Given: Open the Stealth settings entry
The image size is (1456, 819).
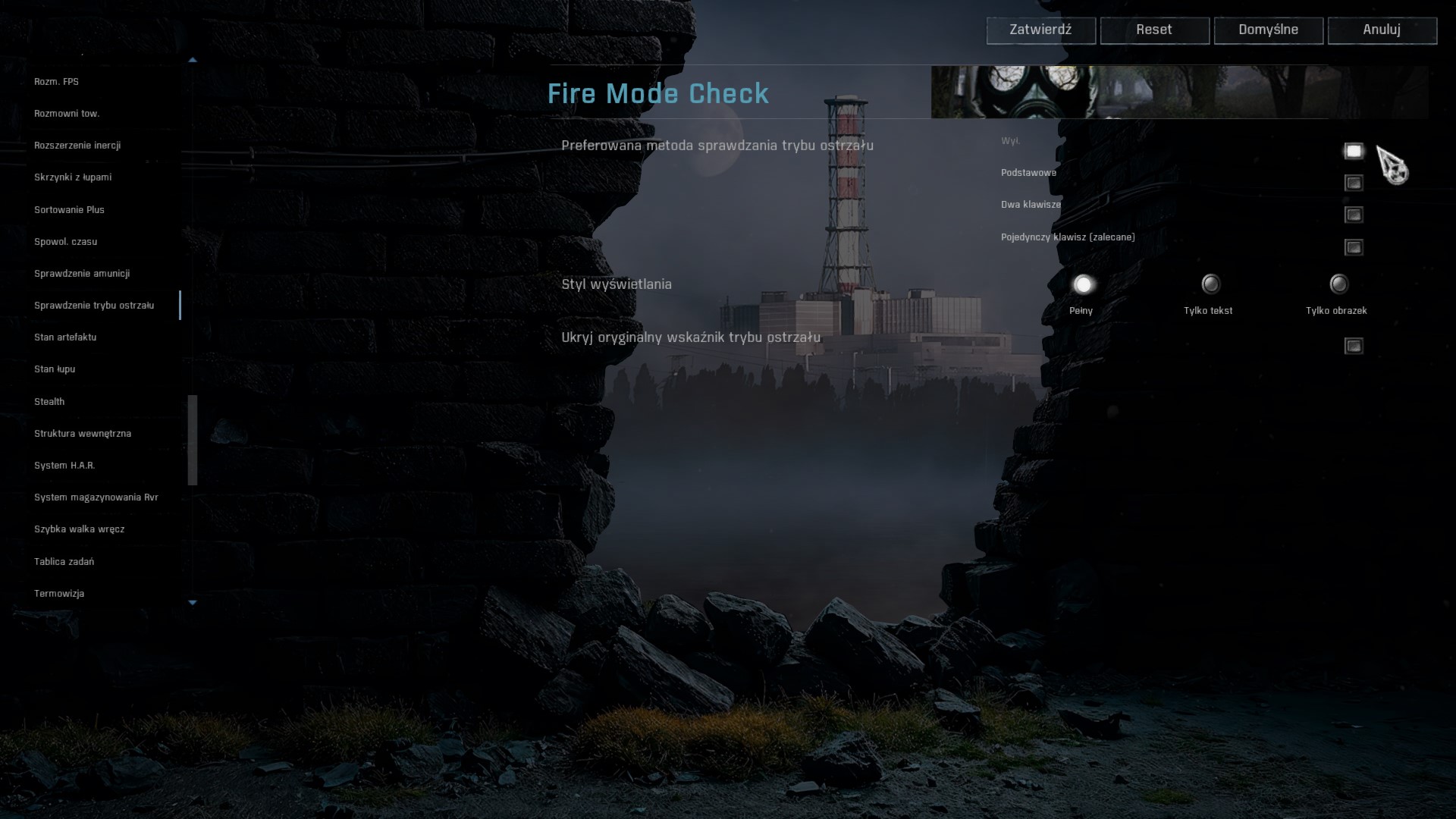Looking at the screenshot, I should (x=49, y=401).
